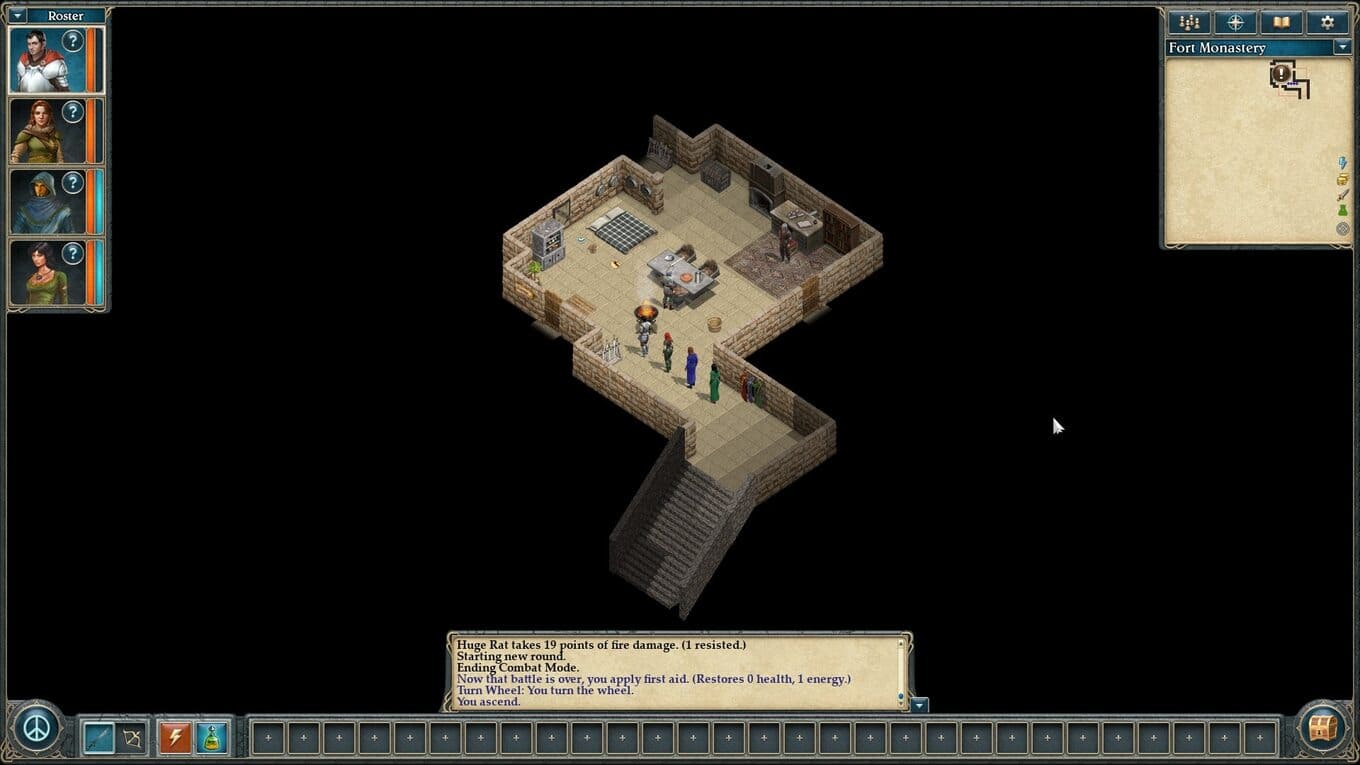Open the treasure chest inventory

tap(1323, 727)
